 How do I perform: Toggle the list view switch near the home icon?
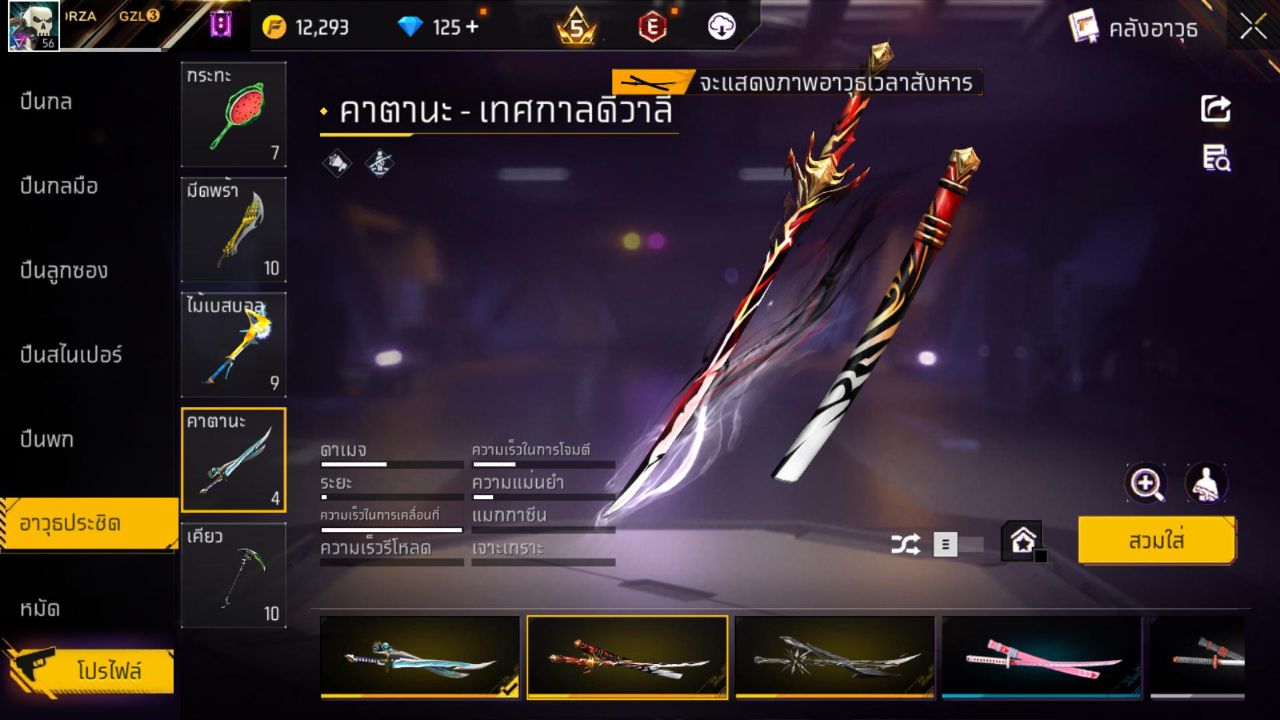pyautogui.click(x=945, y=543)
